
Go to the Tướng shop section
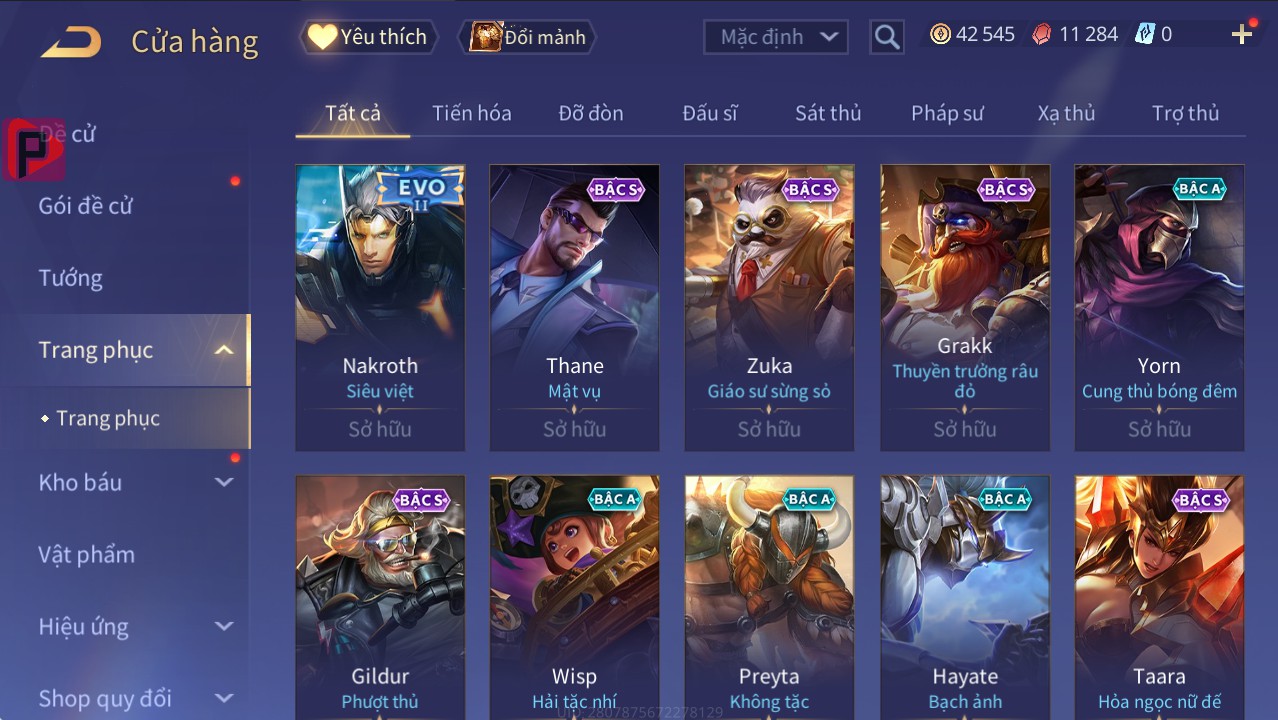tap(71, 278)
